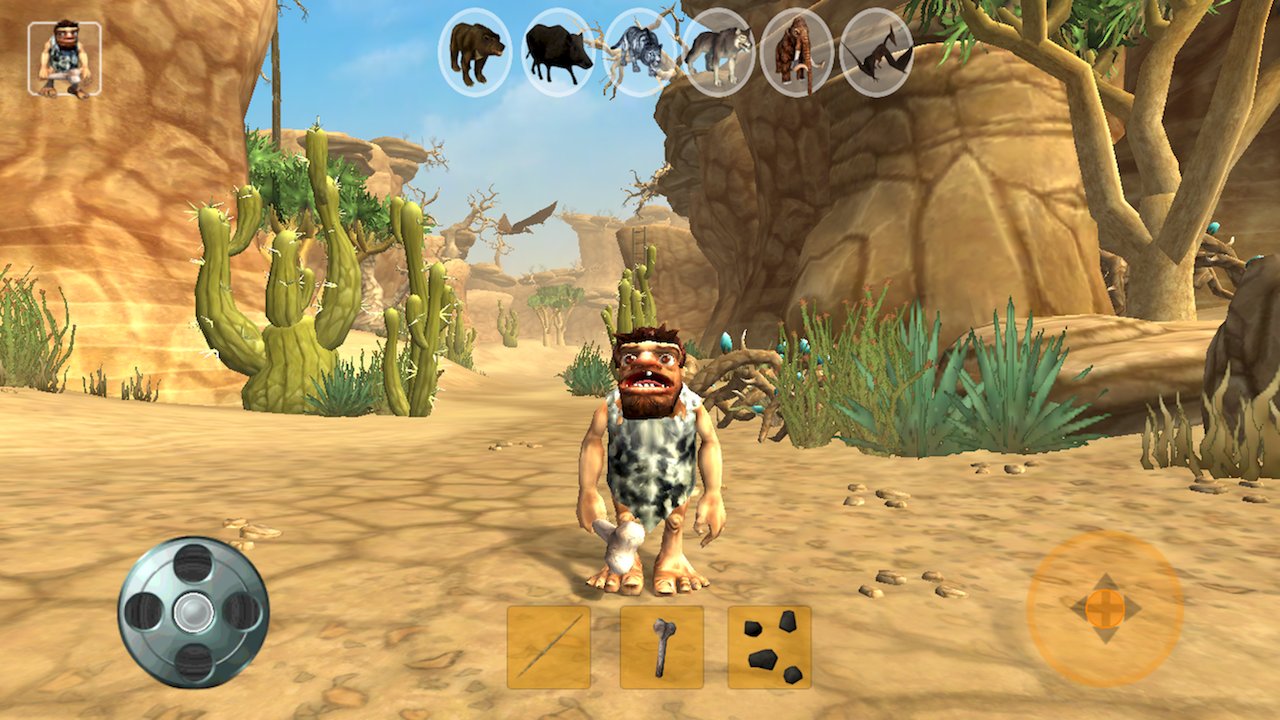Viewport: 1280px width, 720px height.
Task: Tap the orange movement joystick
Action: 1105,607
